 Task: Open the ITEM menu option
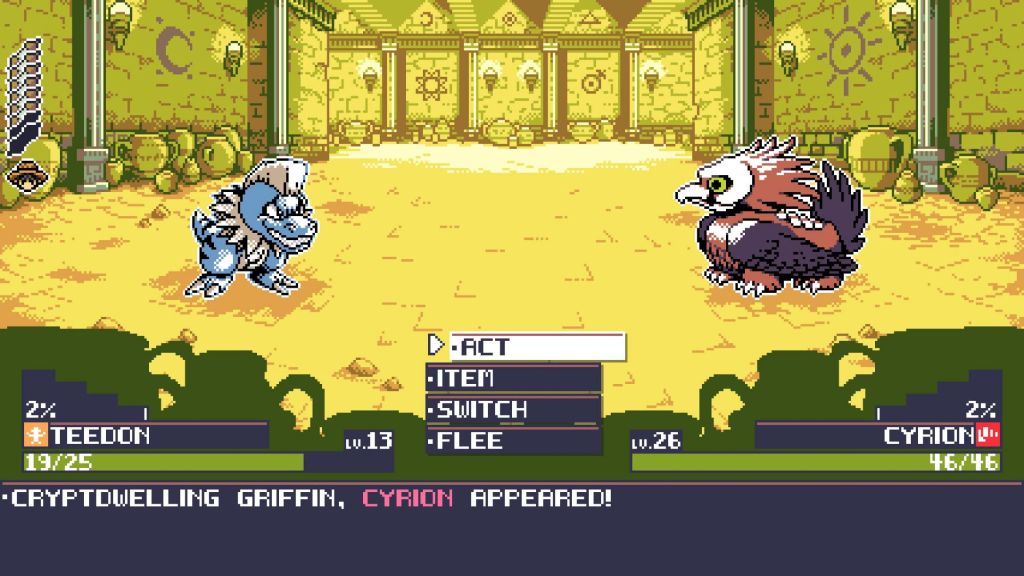tap(514, 379)
